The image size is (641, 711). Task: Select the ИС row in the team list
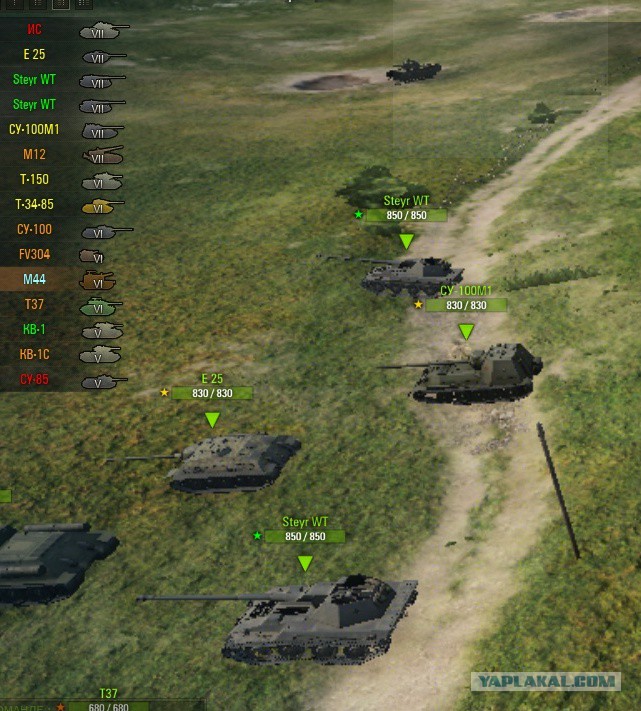tap(35, 30)
